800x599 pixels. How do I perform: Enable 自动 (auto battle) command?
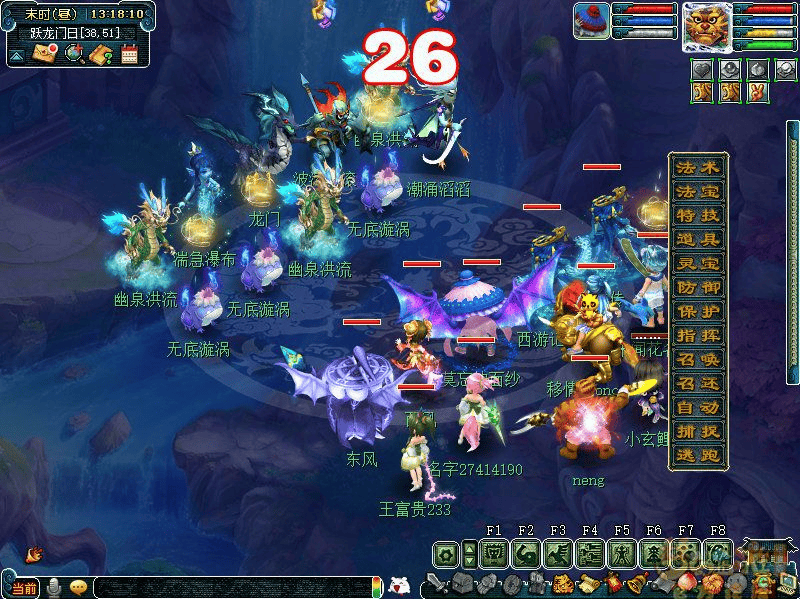point(697,408)
